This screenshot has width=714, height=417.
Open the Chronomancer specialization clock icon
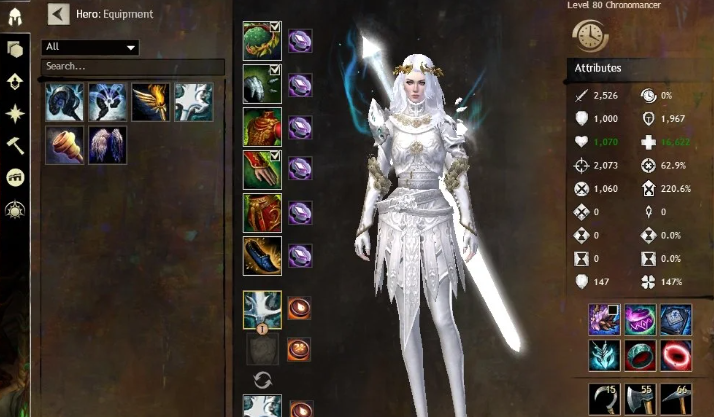click(590, 34)
